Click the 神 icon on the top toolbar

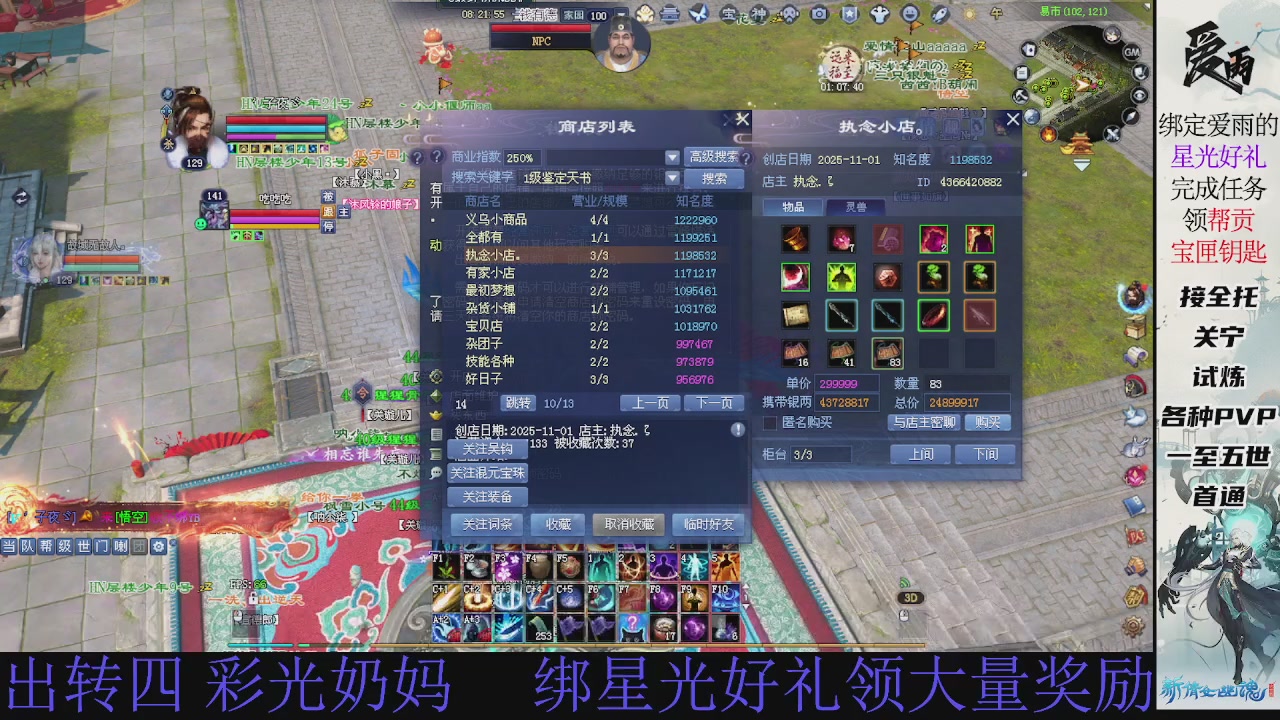pyautogui.click(x=757, y=14)
